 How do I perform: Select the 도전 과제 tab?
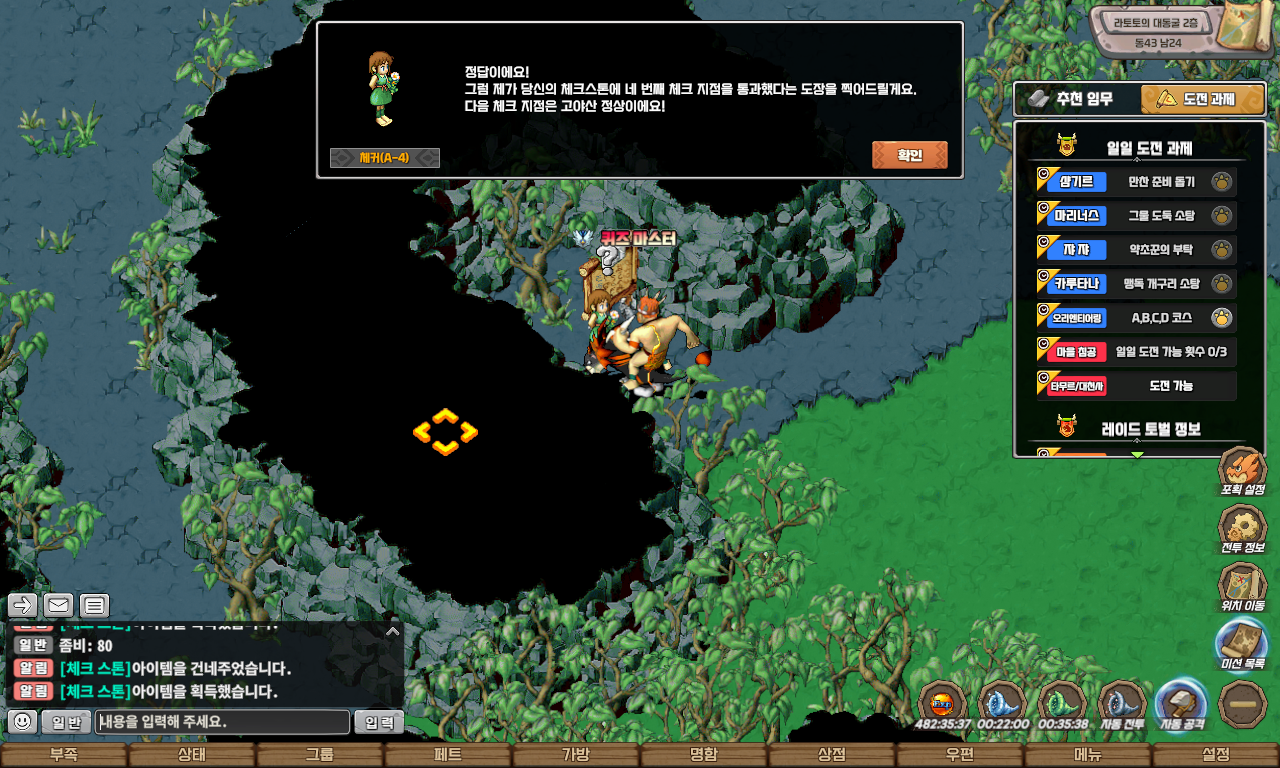[1196, 99]
